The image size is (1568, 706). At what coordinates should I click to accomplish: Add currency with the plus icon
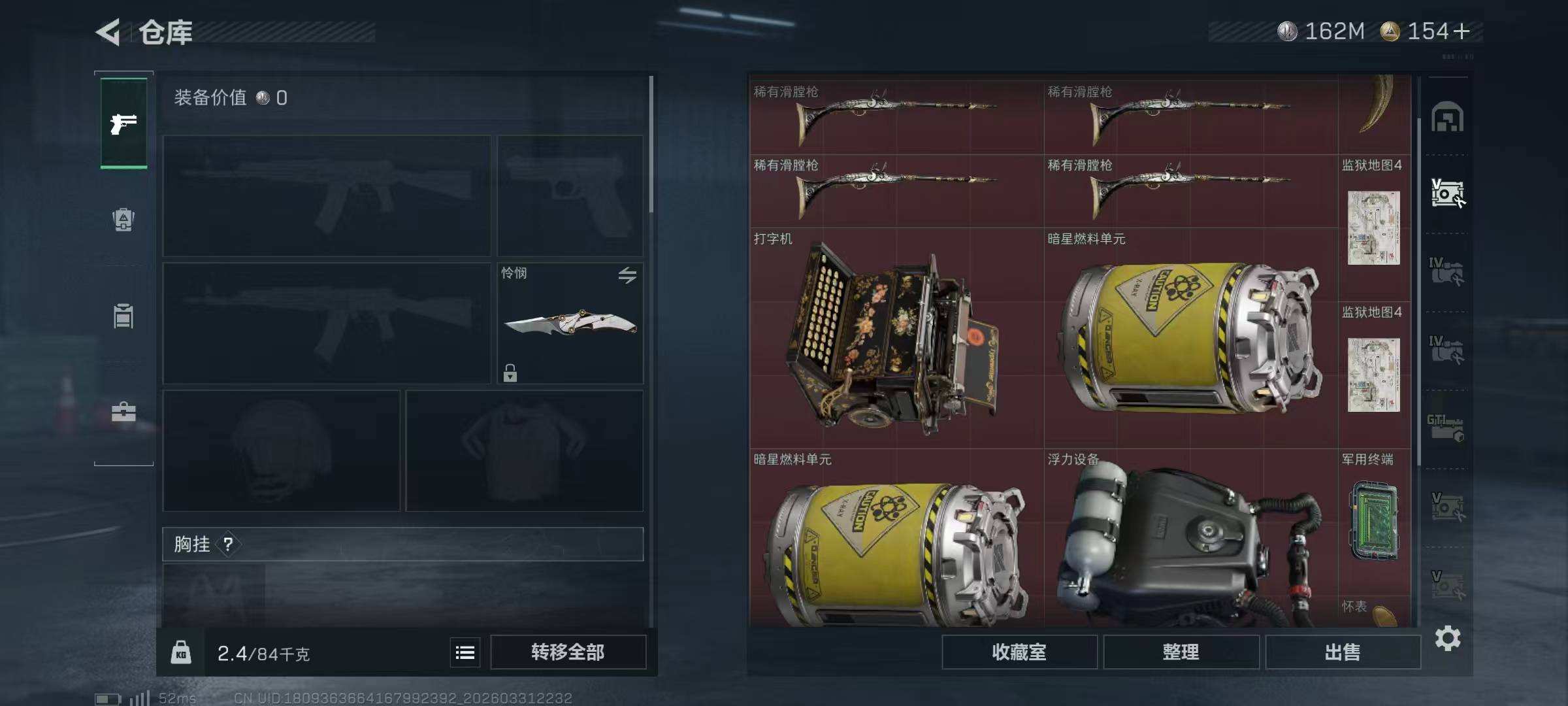pyautogui.click(x=1462, y=31)
